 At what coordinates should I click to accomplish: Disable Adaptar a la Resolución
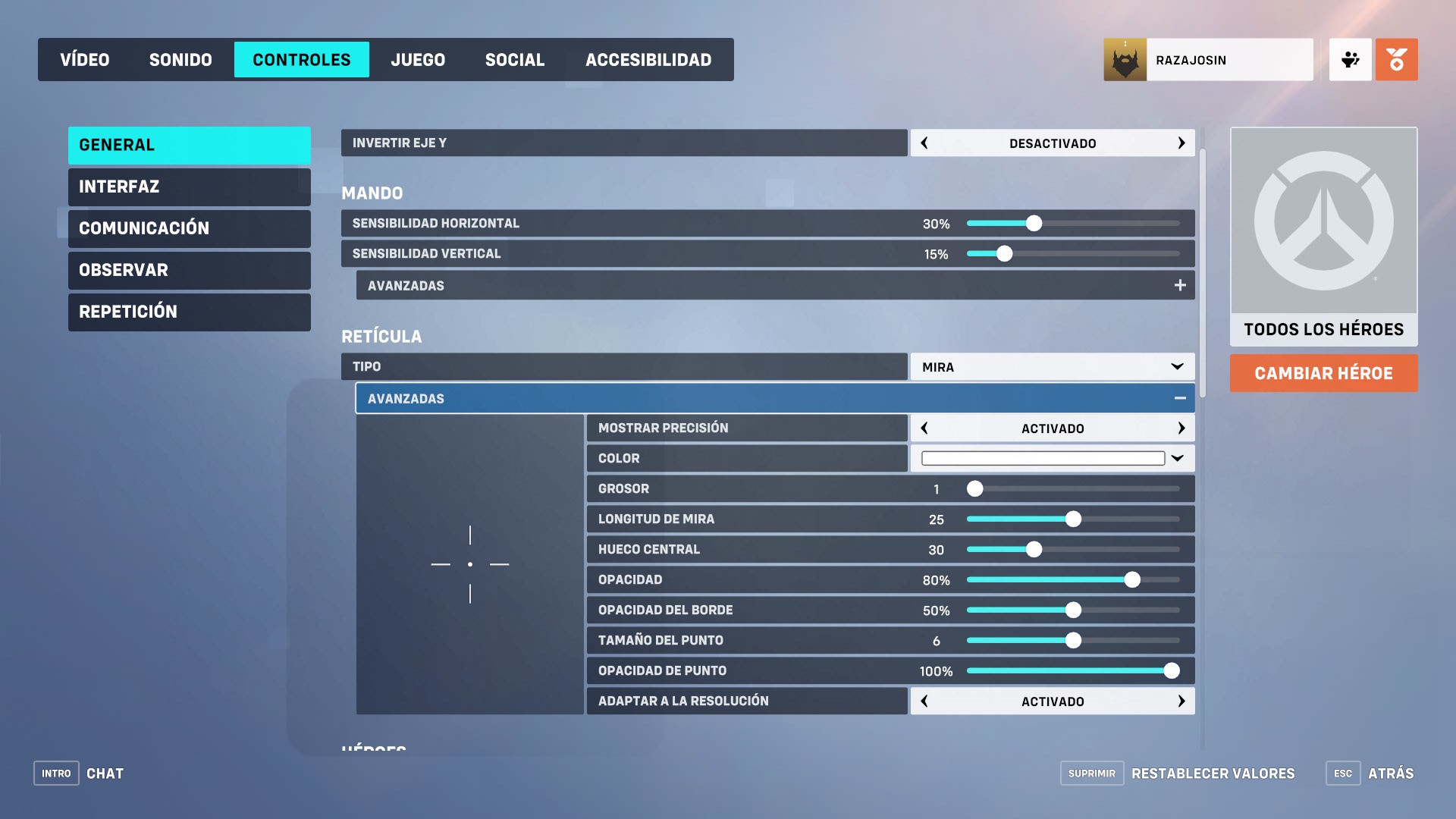(1181, 701)
